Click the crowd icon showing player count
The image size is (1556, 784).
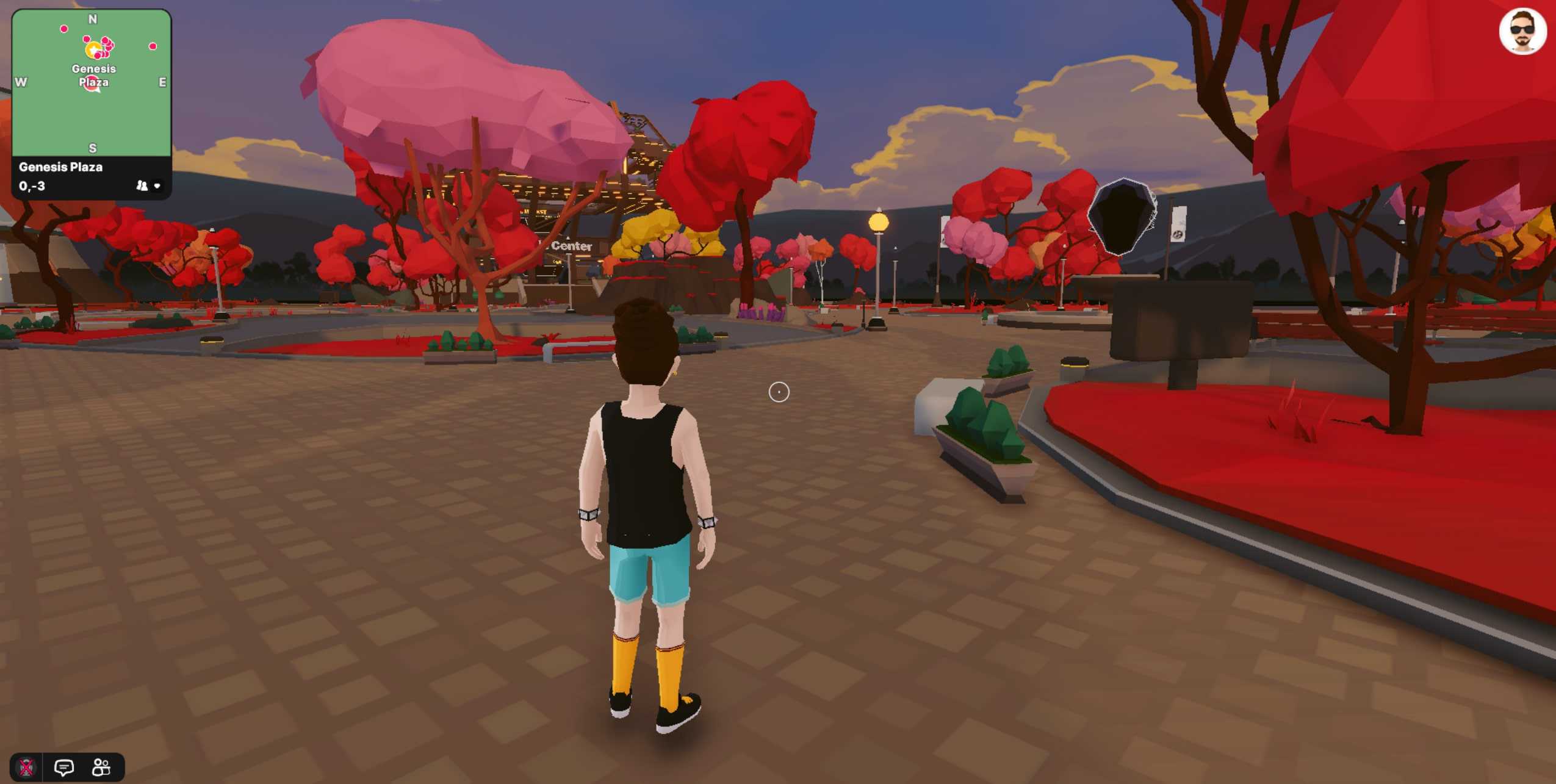142,185
